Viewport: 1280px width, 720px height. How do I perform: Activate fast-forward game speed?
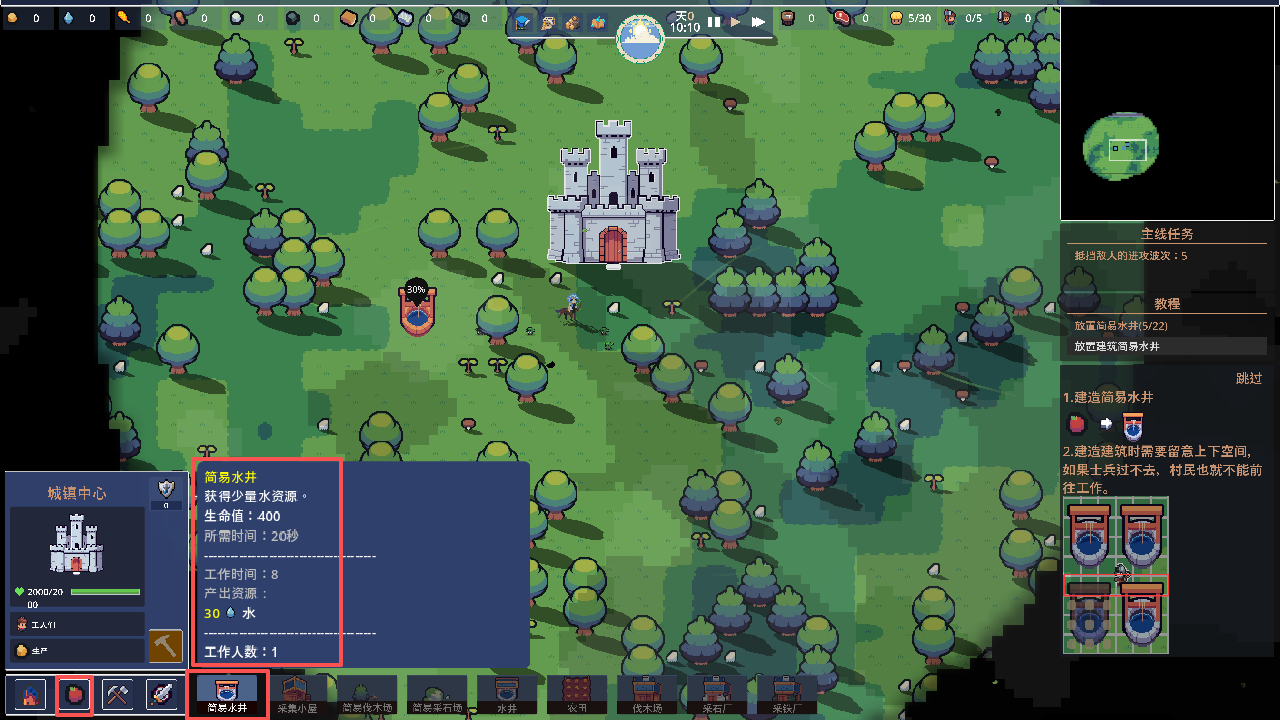pos(759,21)
